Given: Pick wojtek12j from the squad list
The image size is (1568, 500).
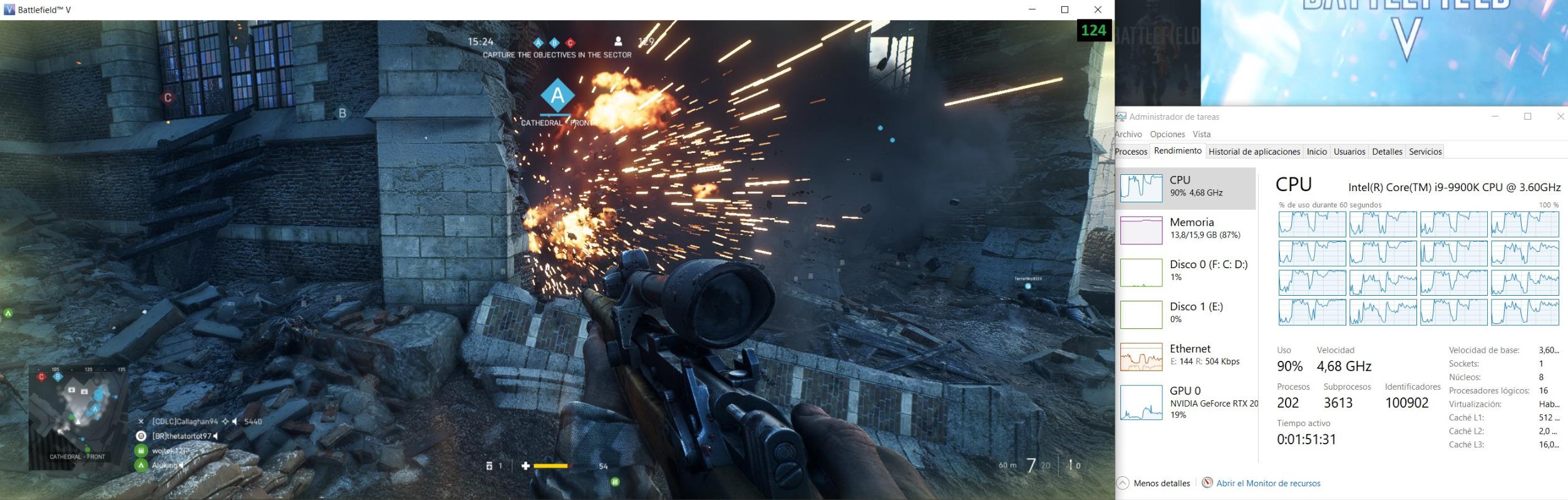Looking at the screenshot, I should click(168, 450).
